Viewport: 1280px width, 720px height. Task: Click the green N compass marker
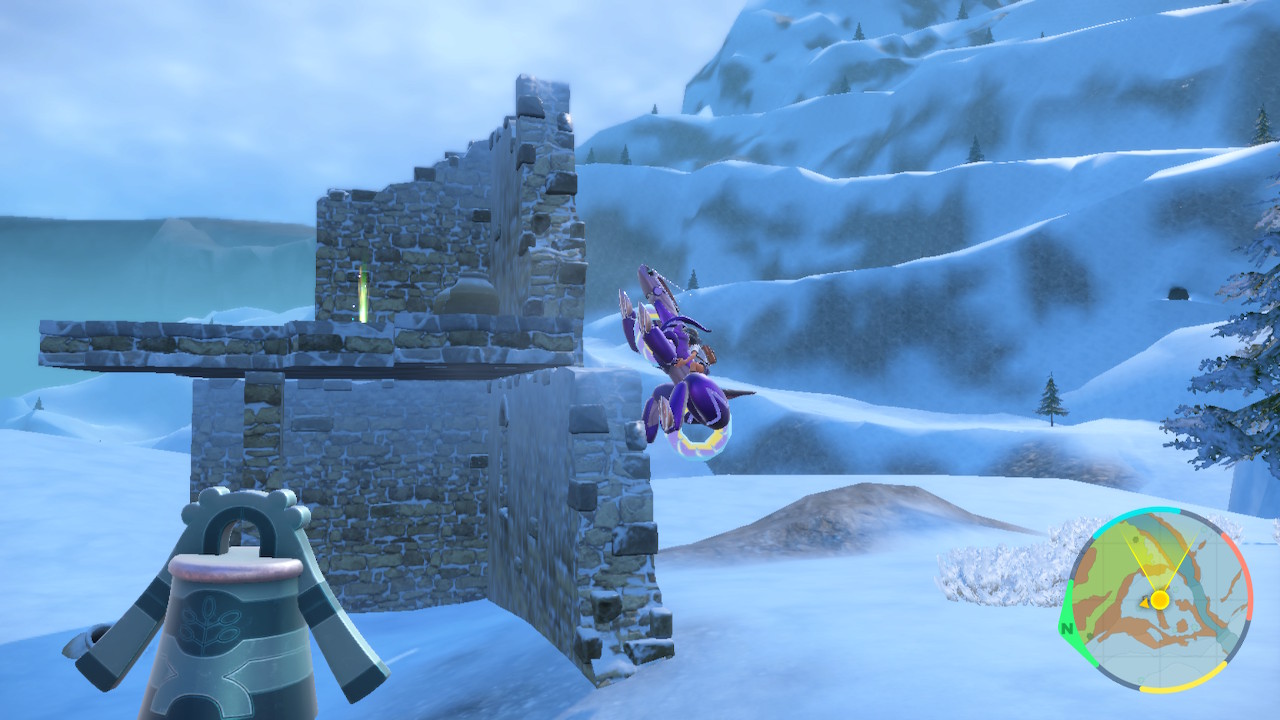click(1068, 629)
